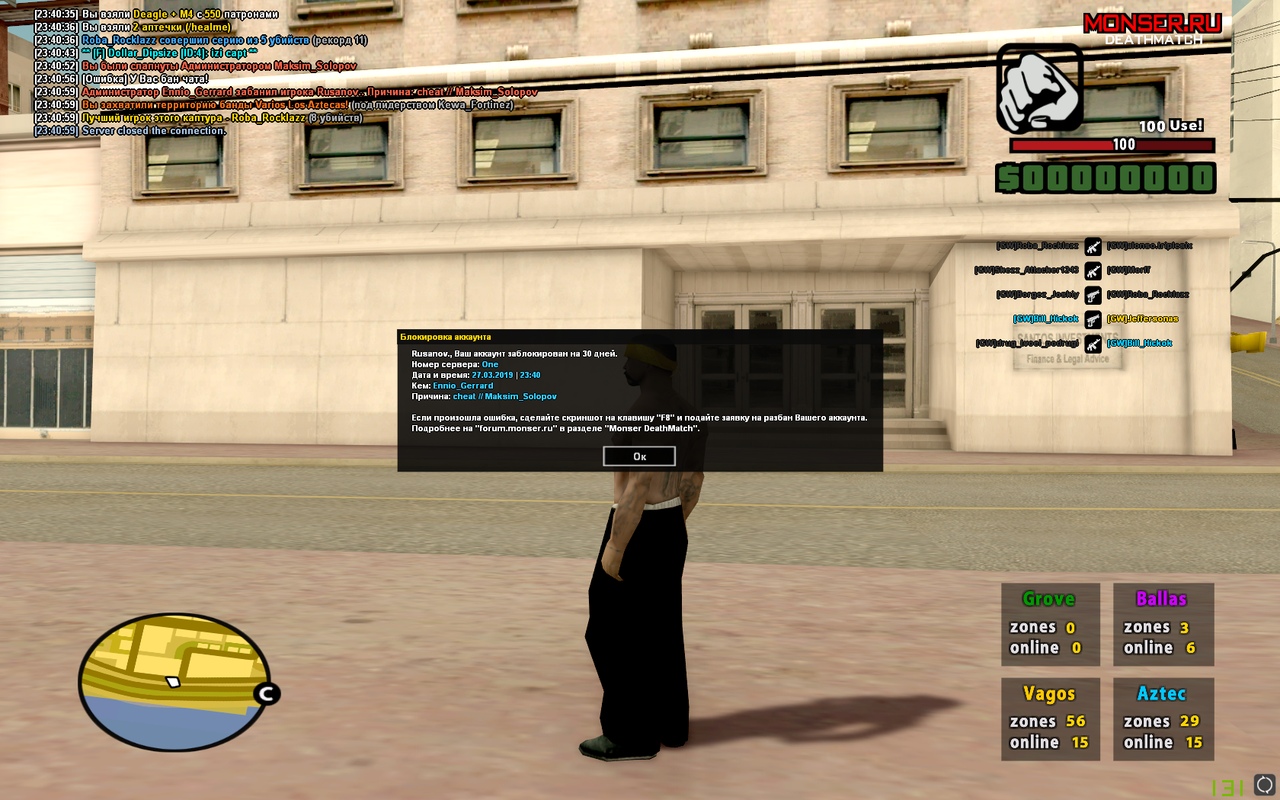Viewport: 1280px width, 800px height.
Task: Open the Ennio_Gerrard admin name link
Action: click(x=462, y=386)
